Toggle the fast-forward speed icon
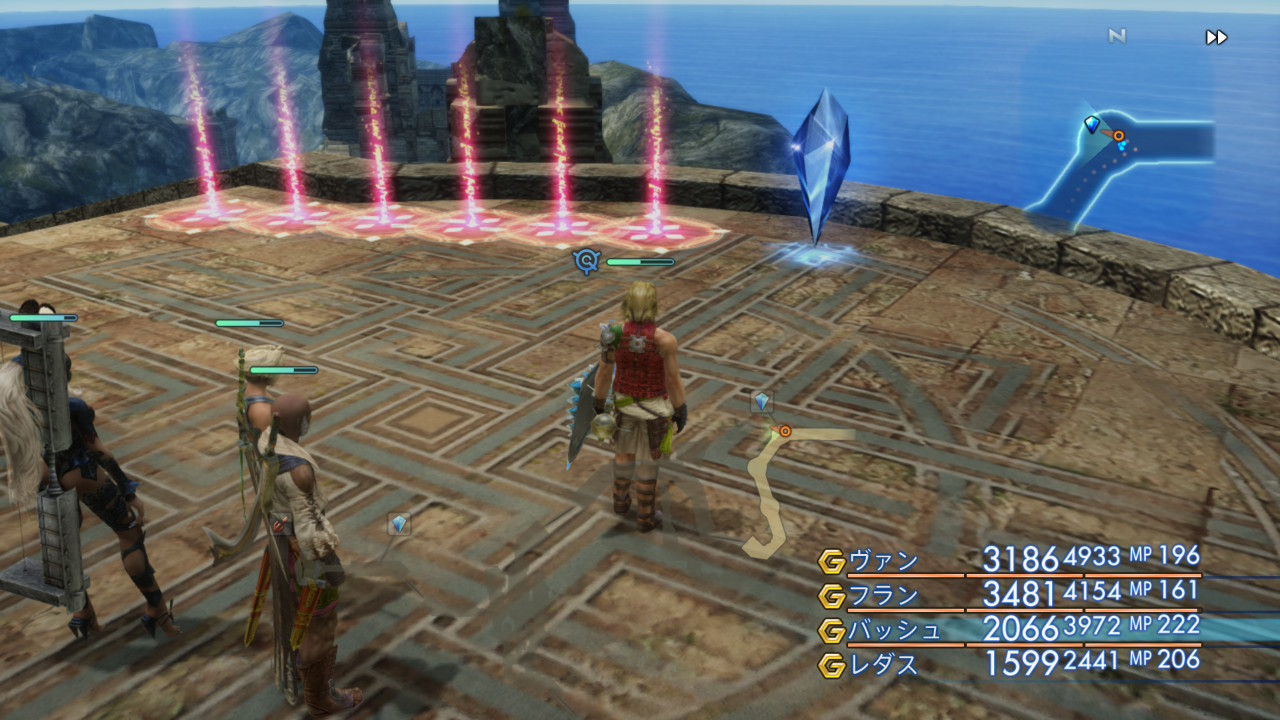Viewport: 1280px width, 720px height. pyautogui.click(x=1216, y=38)
